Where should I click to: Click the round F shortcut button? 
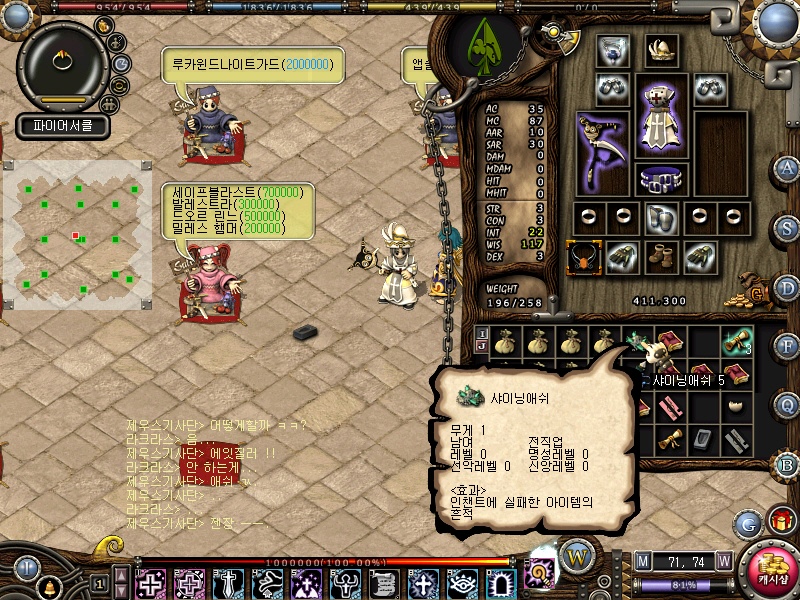[x=787, y=346]
